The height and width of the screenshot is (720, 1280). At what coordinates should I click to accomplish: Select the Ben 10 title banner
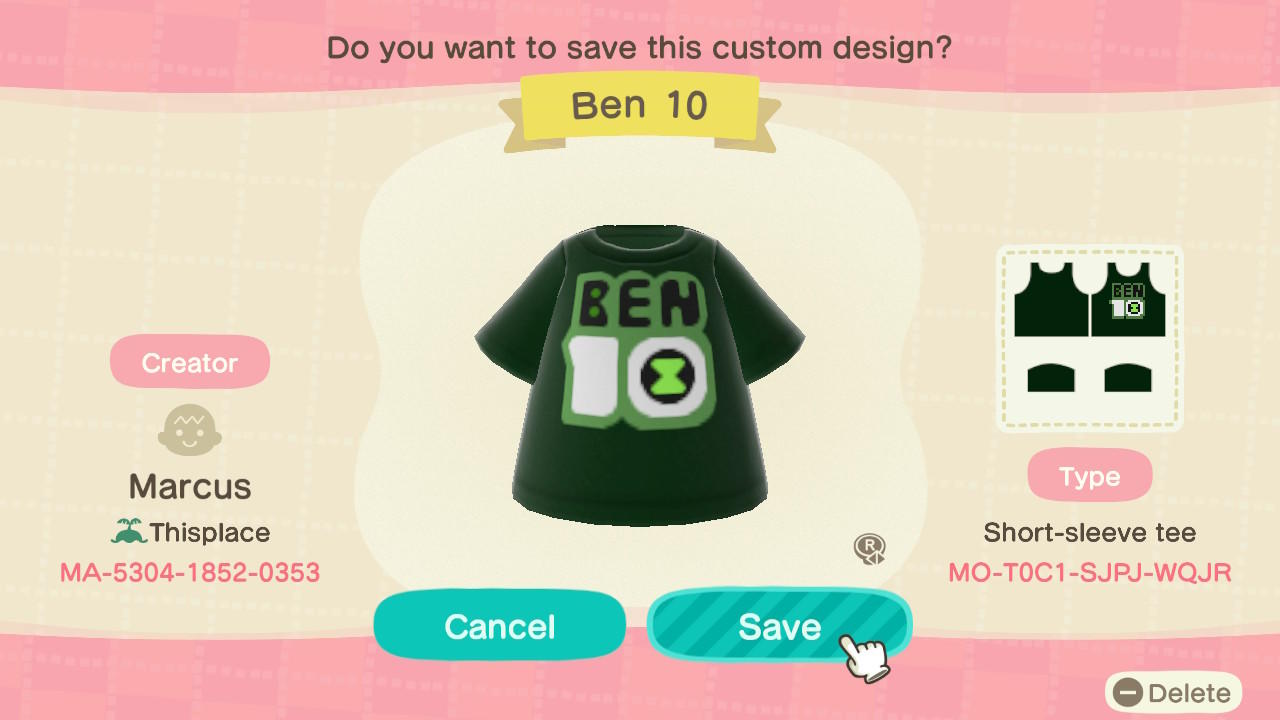[640, 105]
